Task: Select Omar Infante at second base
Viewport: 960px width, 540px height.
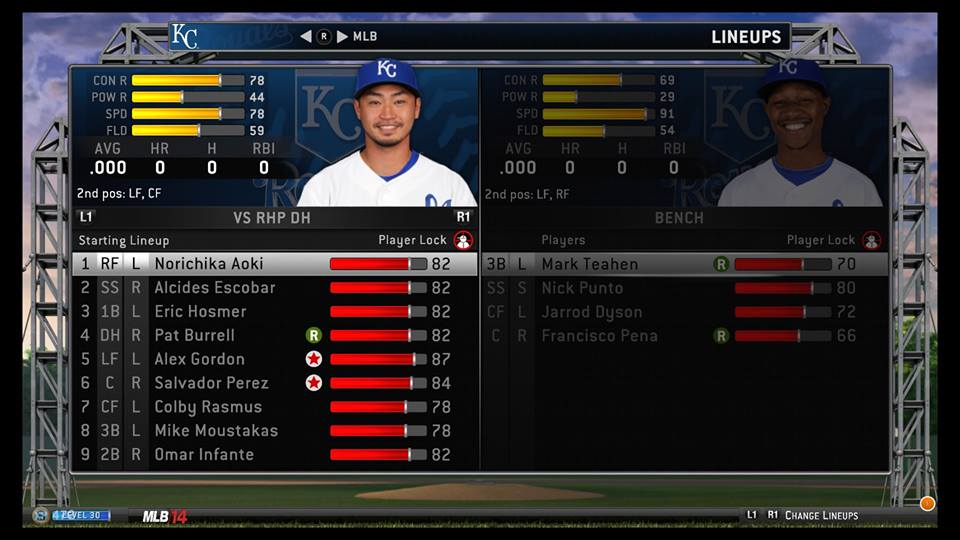Action: click(x=204, y=455)
